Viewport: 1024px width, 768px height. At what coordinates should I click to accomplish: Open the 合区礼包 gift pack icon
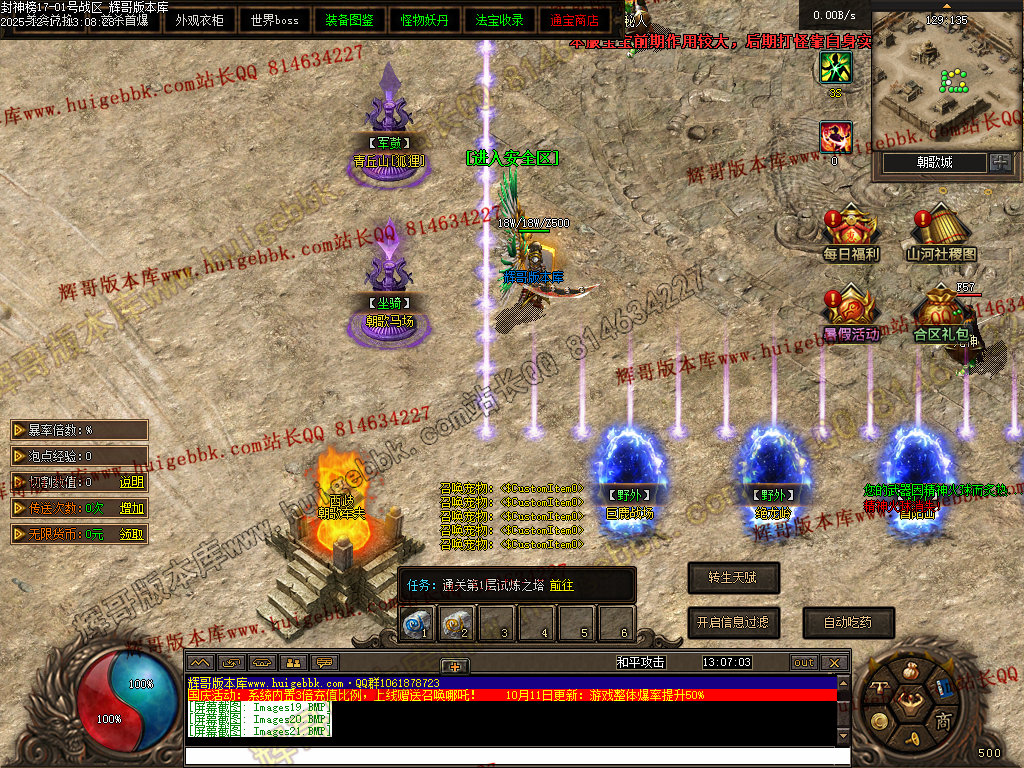click(x=941, y=313)
